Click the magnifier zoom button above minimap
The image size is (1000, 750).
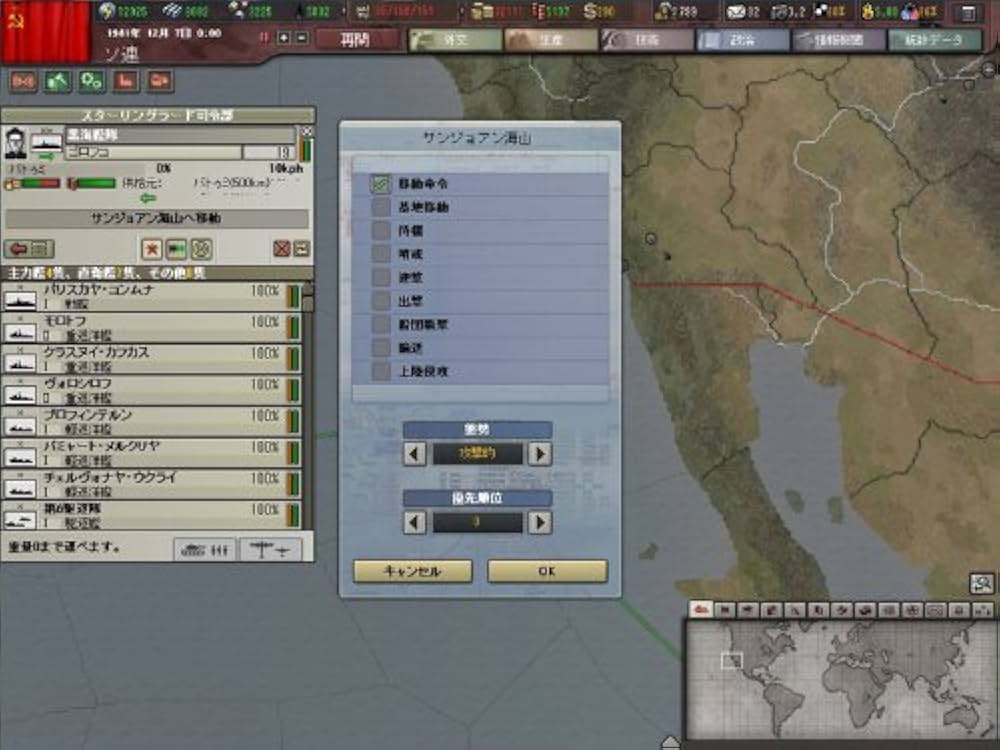tap(982, 583)
